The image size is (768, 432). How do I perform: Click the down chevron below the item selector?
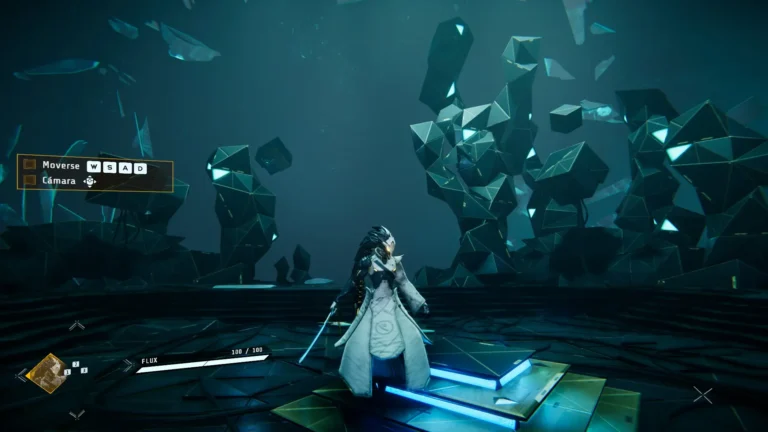tap(77, 413)
